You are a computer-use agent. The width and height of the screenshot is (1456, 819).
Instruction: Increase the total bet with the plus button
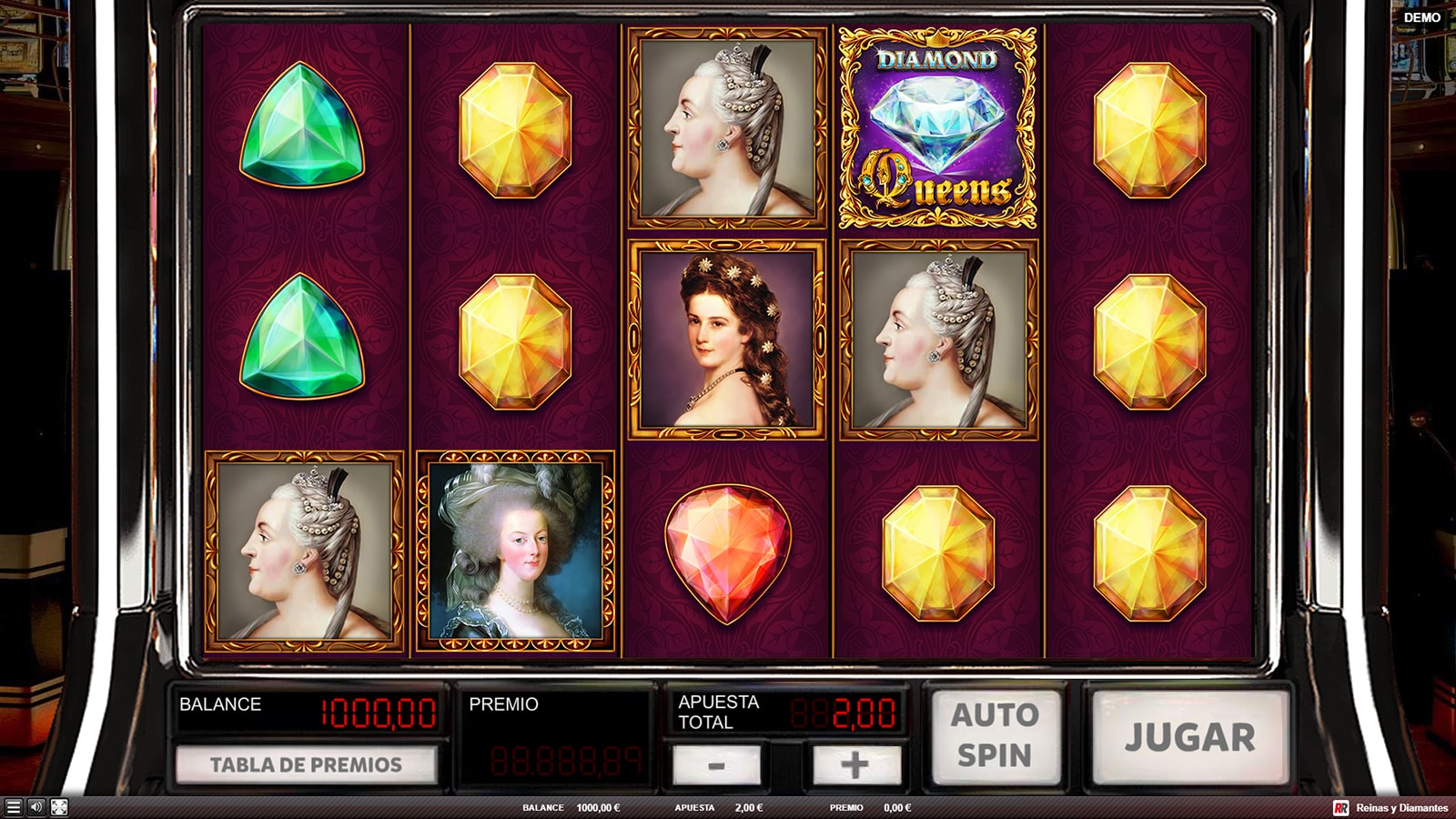(x=854, y=764)
